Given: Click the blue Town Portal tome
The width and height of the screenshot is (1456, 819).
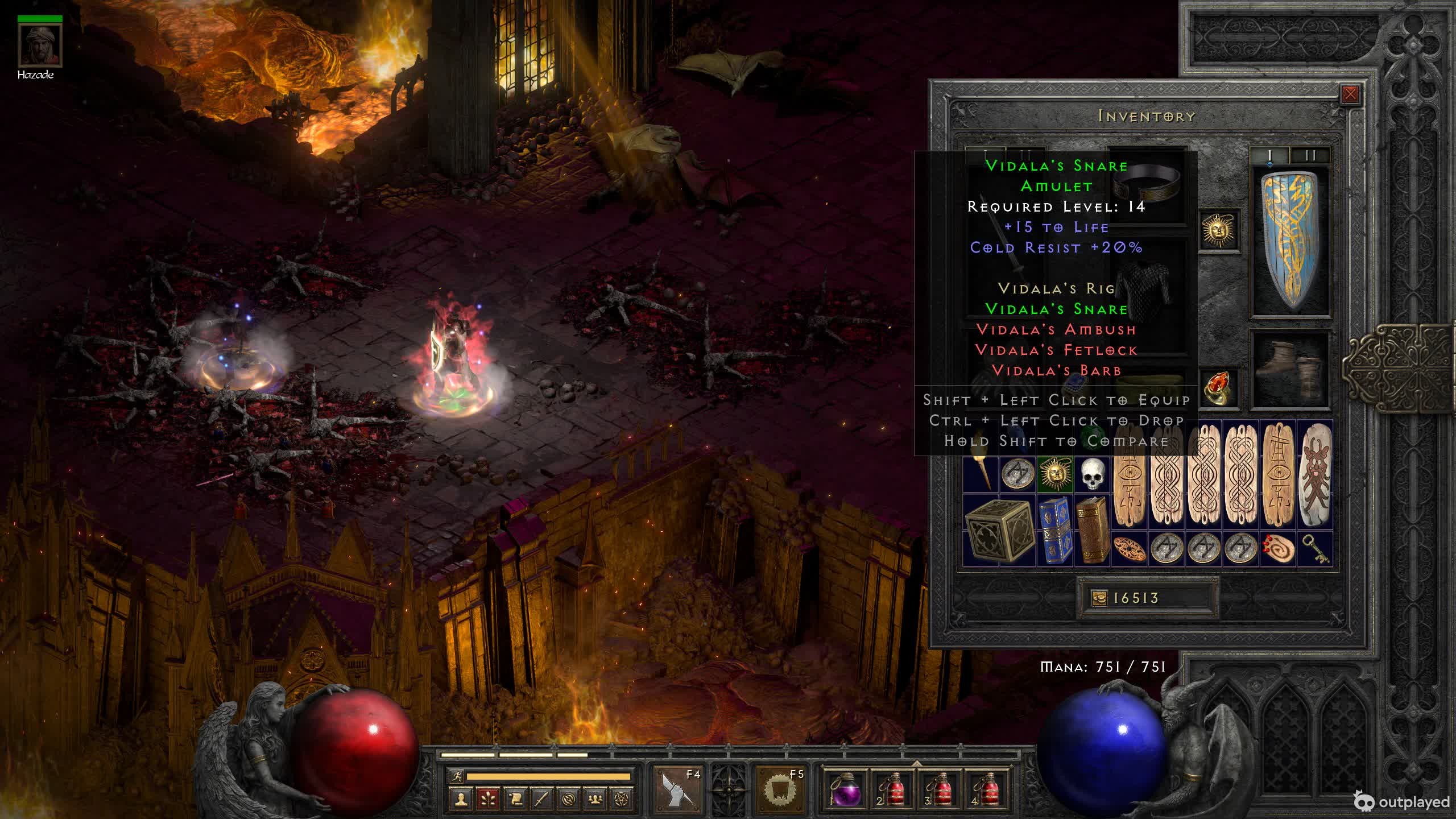Looking at the screenshot, I should tap(1055, 531).
